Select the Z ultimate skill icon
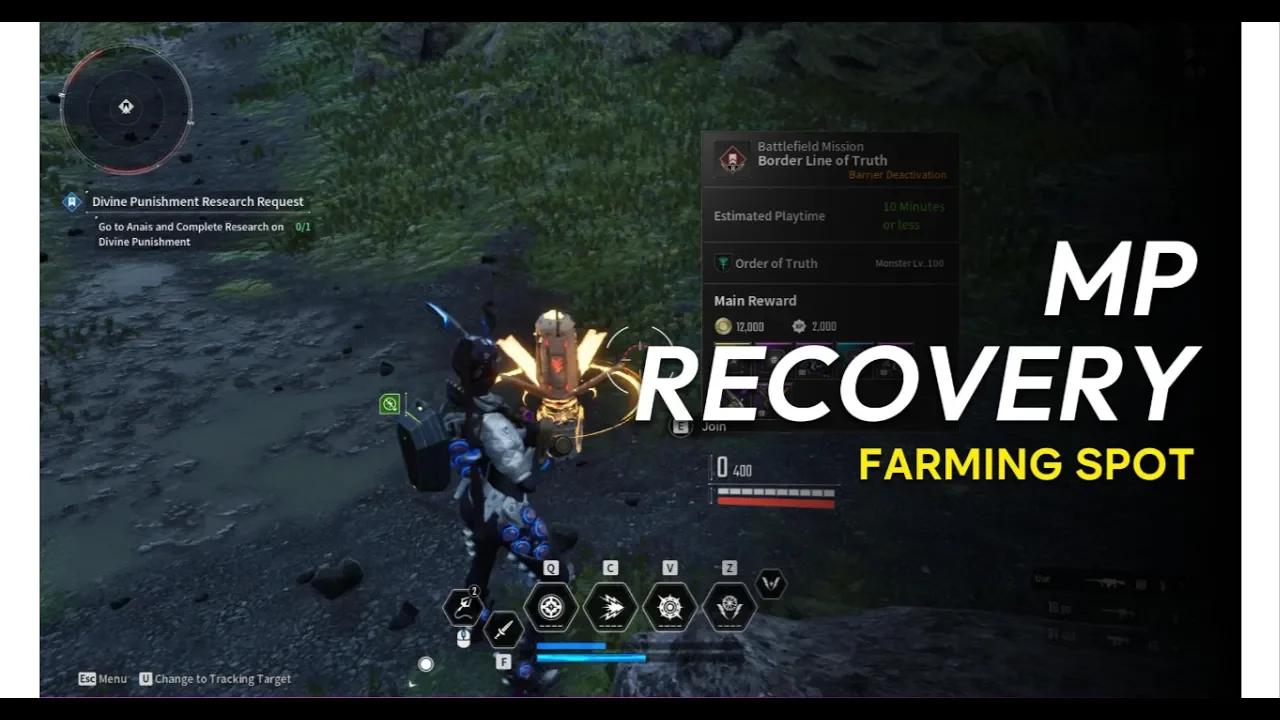 tap(729, 606)
